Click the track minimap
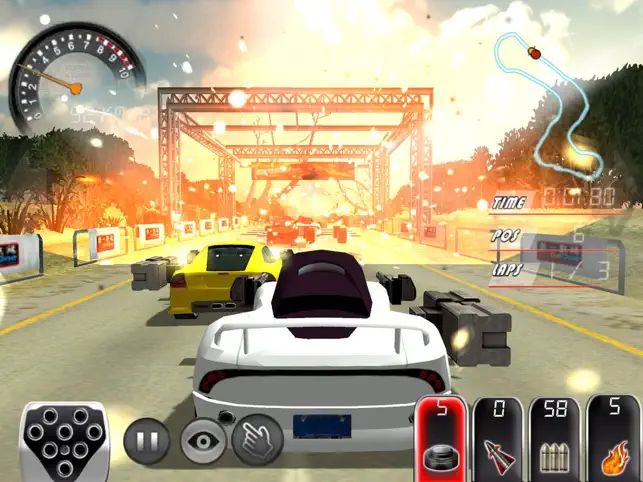Viewport: 643px width, 482px height. click(x=552, y=103)
